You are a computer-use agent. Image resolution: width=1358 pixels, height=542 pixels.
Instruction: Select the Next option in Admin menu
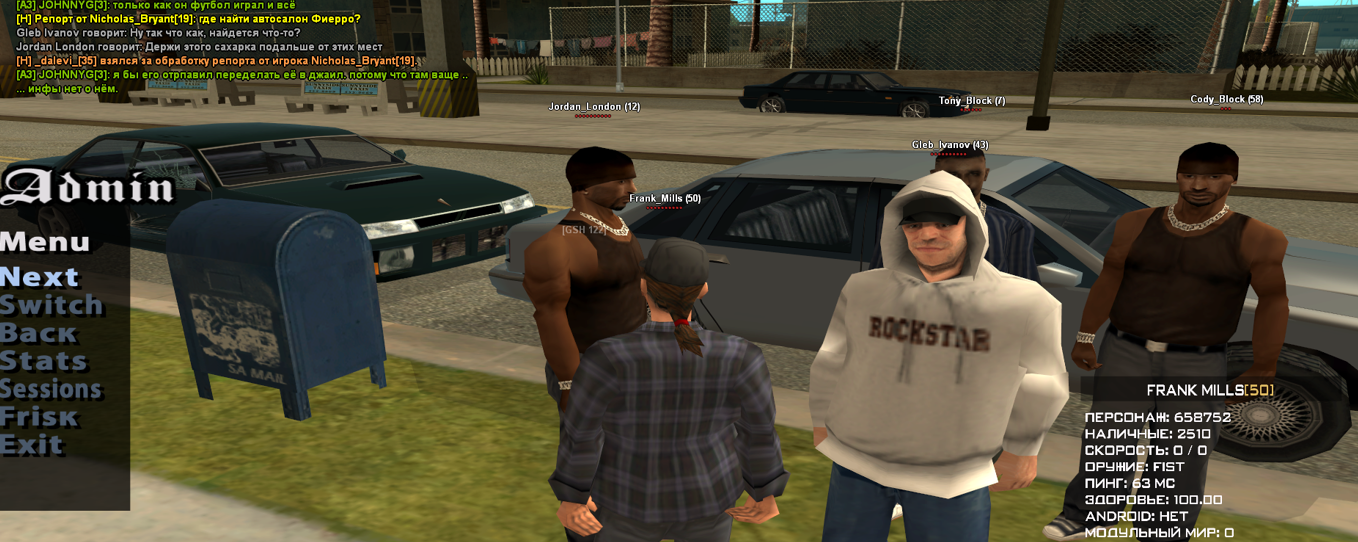click(x=40, y=277)
